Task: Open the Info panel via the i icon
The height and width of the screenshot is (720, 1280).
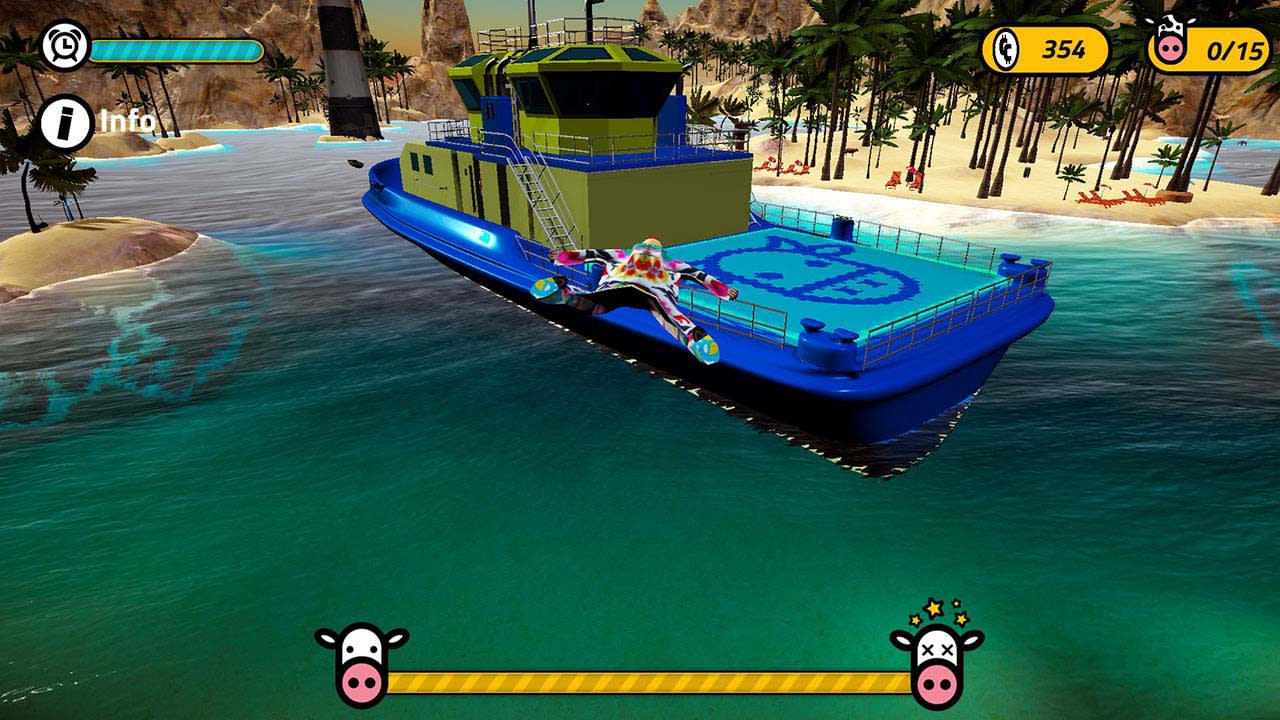Action: pyautogui.click(x=65, y=122)
